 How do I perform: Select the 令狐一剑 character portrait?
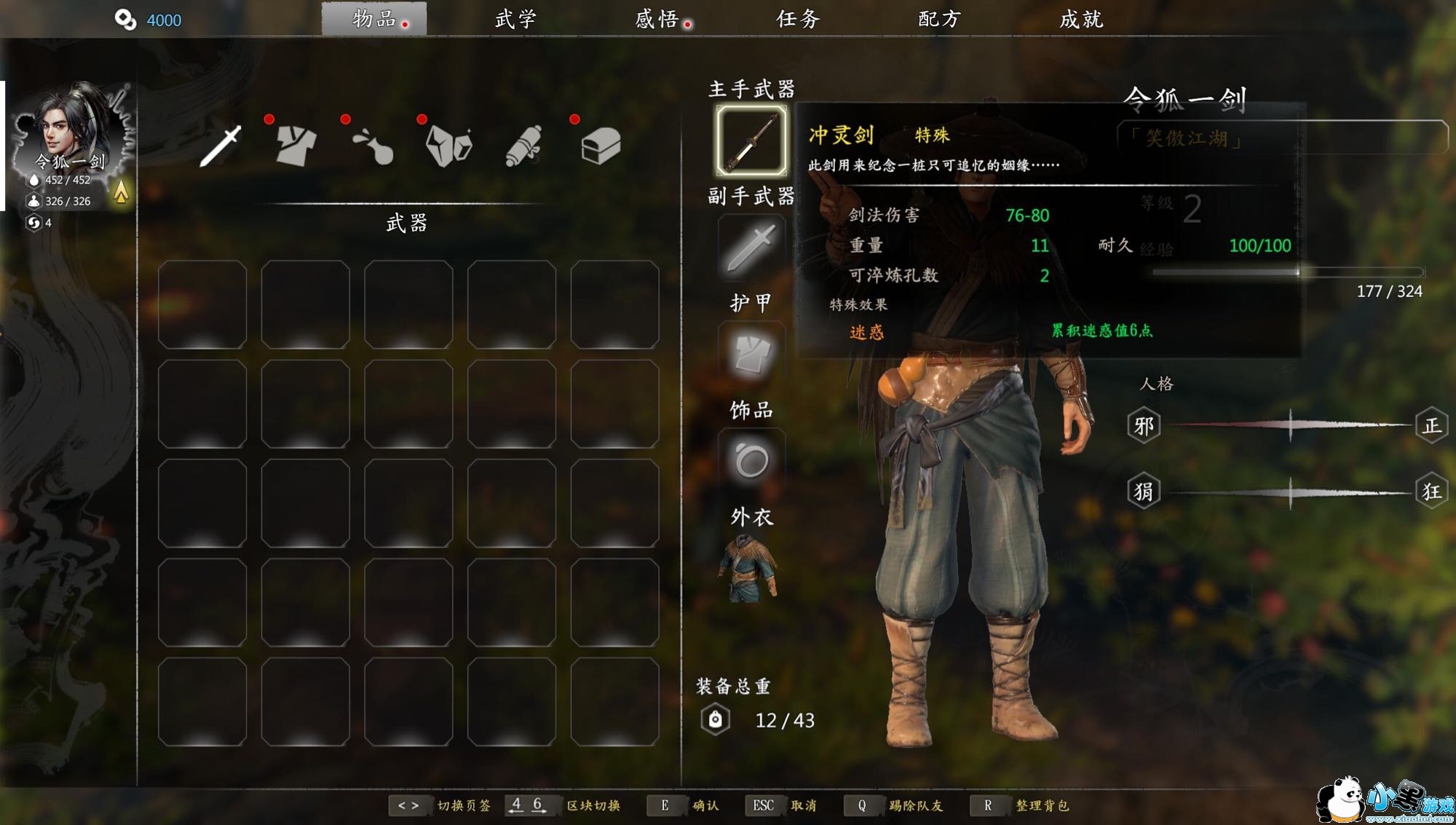coord(71,131)
